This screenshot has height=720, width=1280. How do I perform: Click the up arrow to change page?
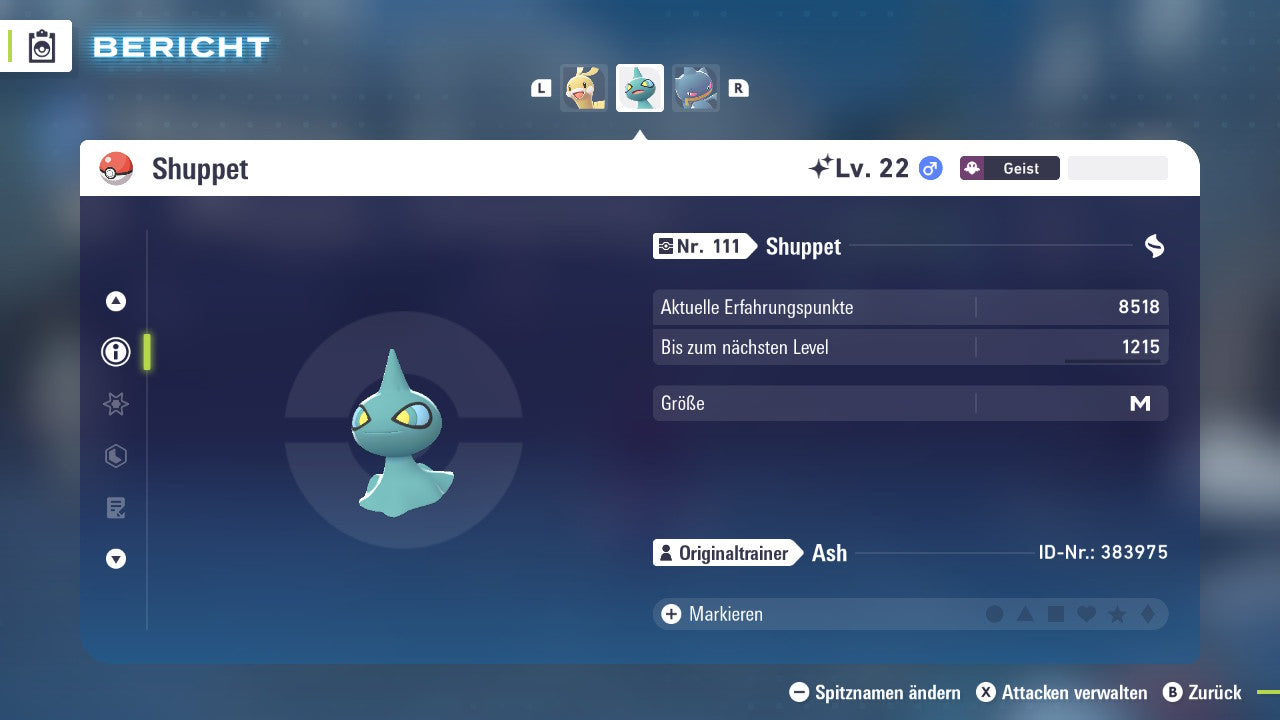click(115, 301)
